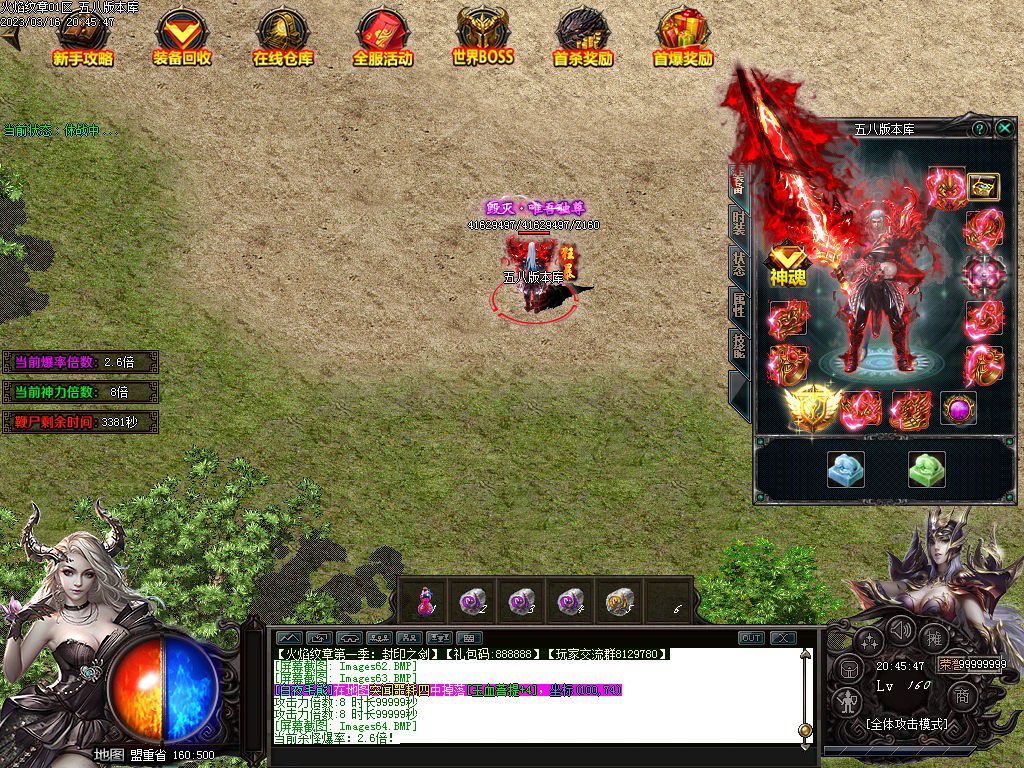Click the chat window OUT button
Image resolution: width=1024 pixels, height=768 pixels.
pos(751,638)
